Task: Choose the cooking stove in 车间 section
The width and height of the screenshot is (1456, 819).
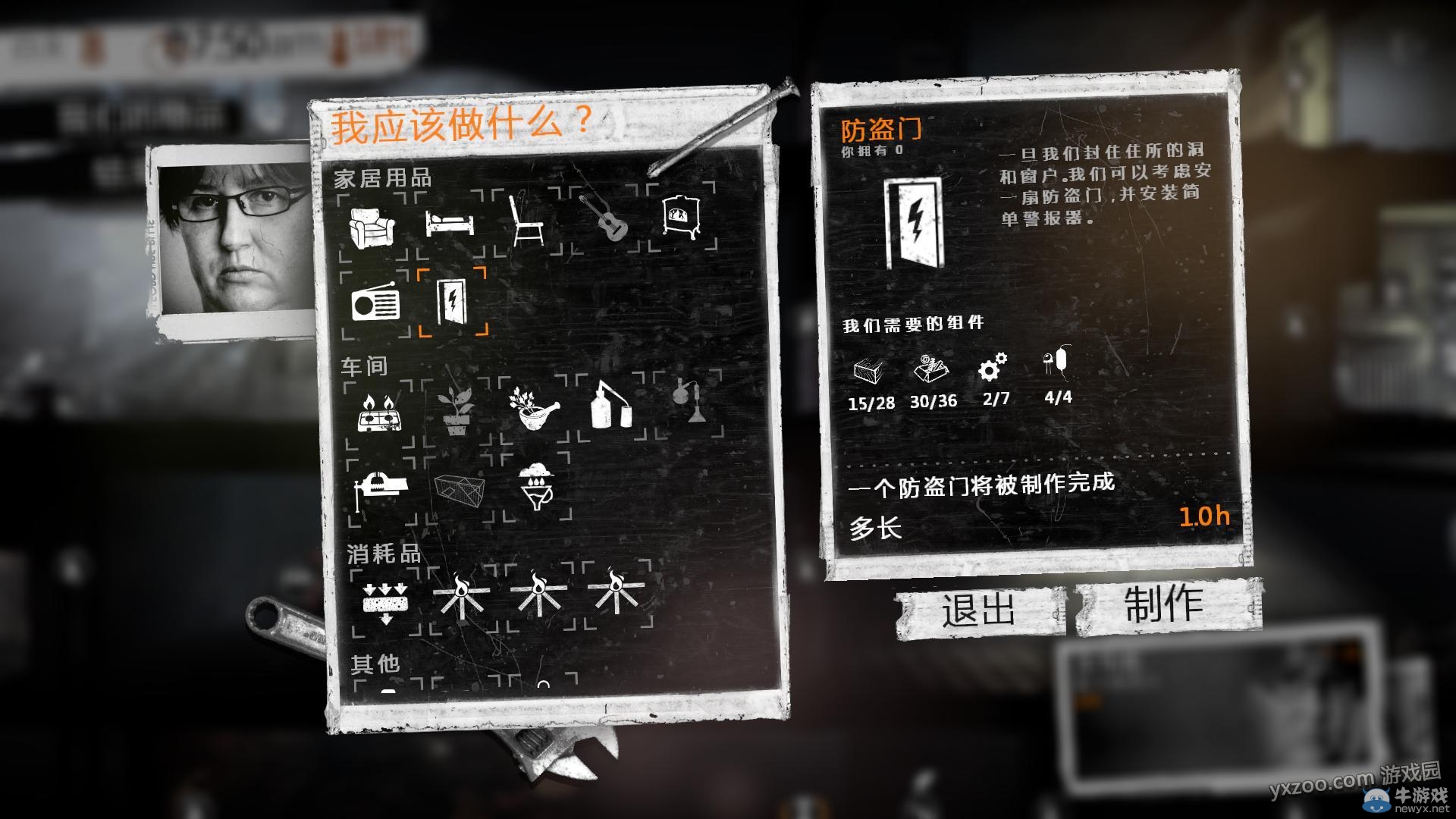Action: [379, 413]
